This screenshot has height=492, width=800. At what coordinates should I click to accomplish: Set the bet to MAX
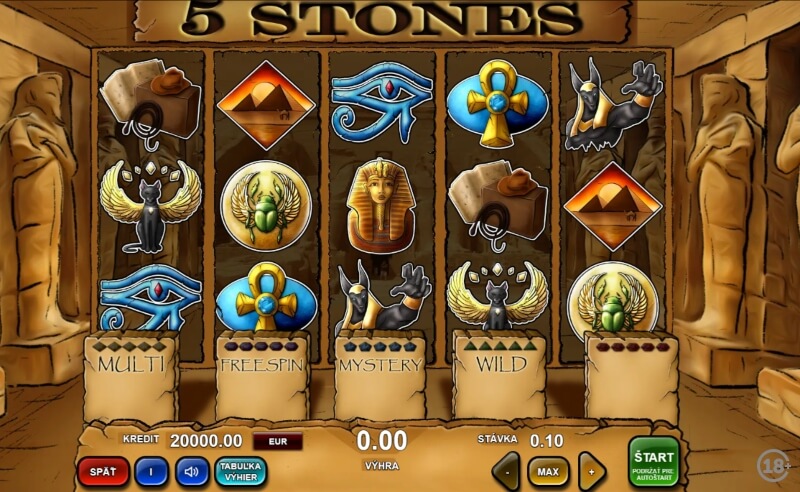(x=548, y=471)
